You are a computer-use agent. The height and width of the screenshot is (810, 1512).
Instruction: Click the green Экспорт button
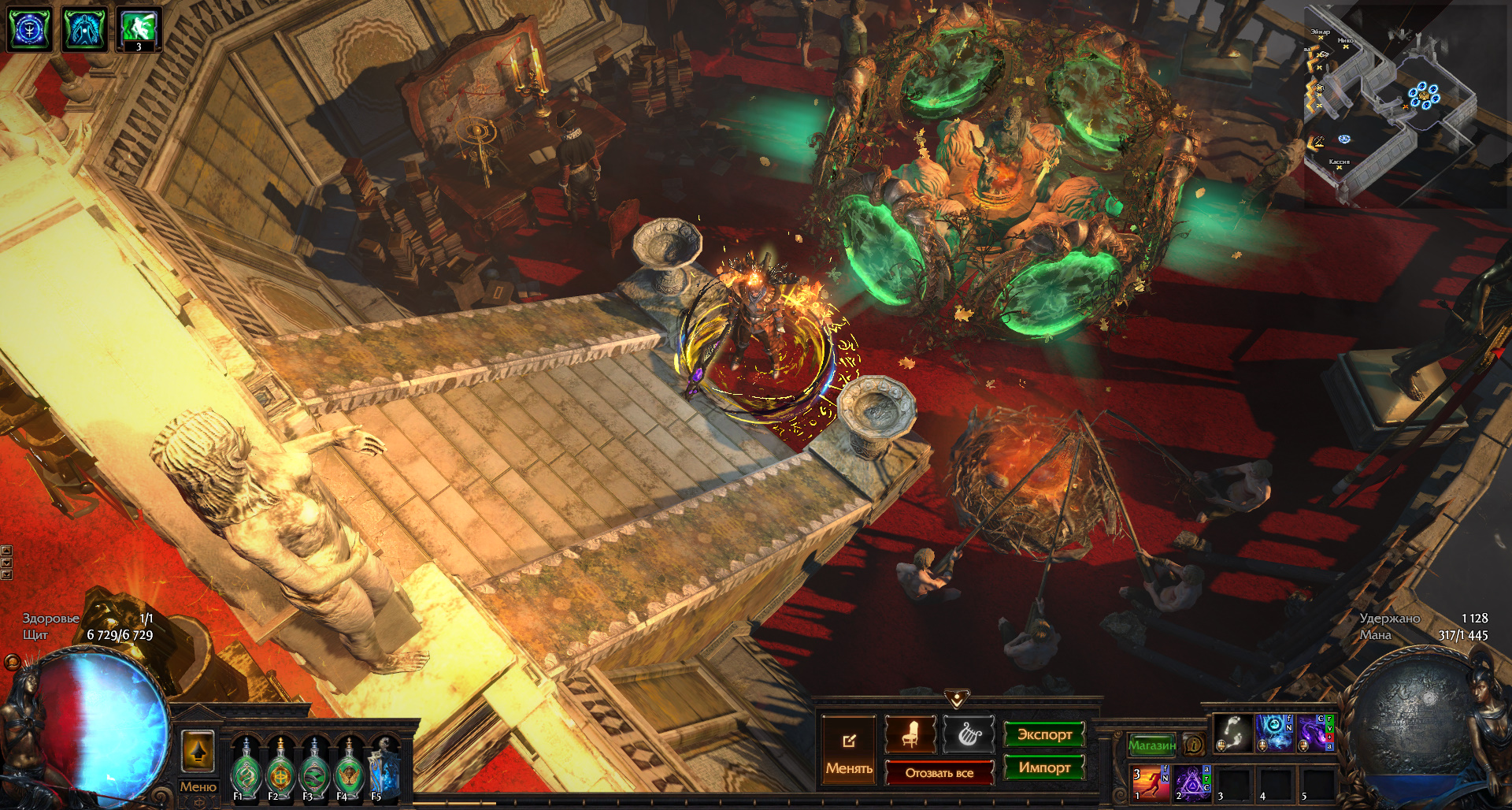(x=1044, y=734)
